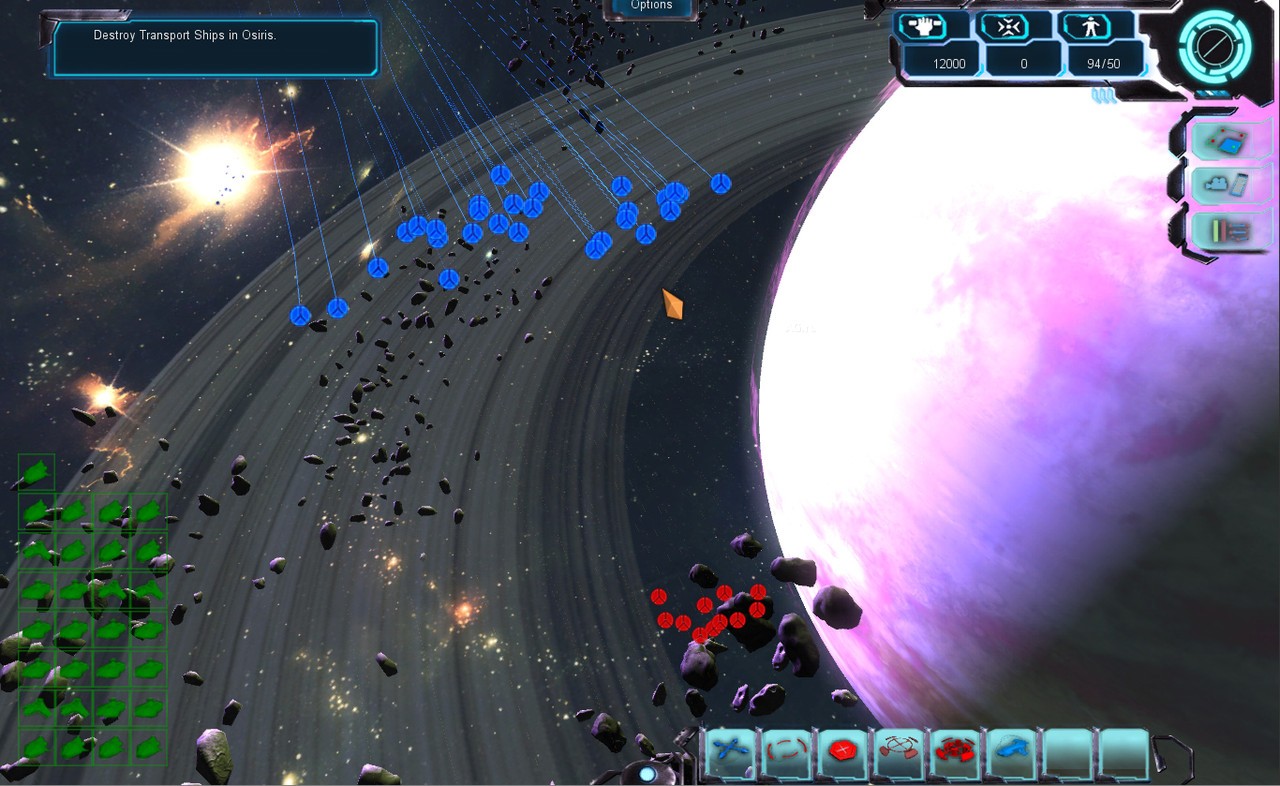This screenshot has width=1280, height=786.
Task: Select the red crosshair with ships command
Action: [898, 750]
